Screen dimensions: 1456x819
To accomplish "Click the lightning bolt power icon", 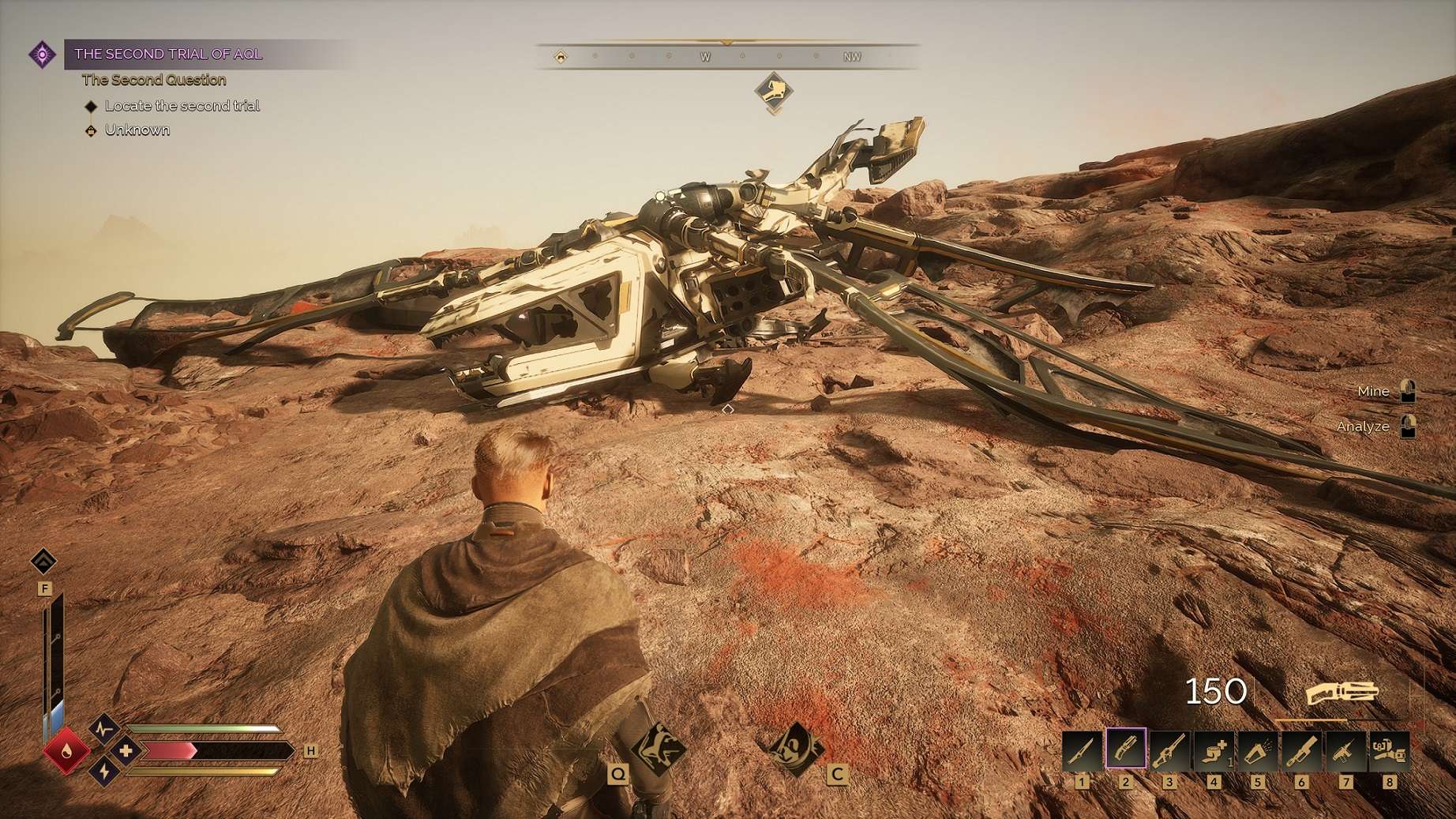I will [105, 772].
